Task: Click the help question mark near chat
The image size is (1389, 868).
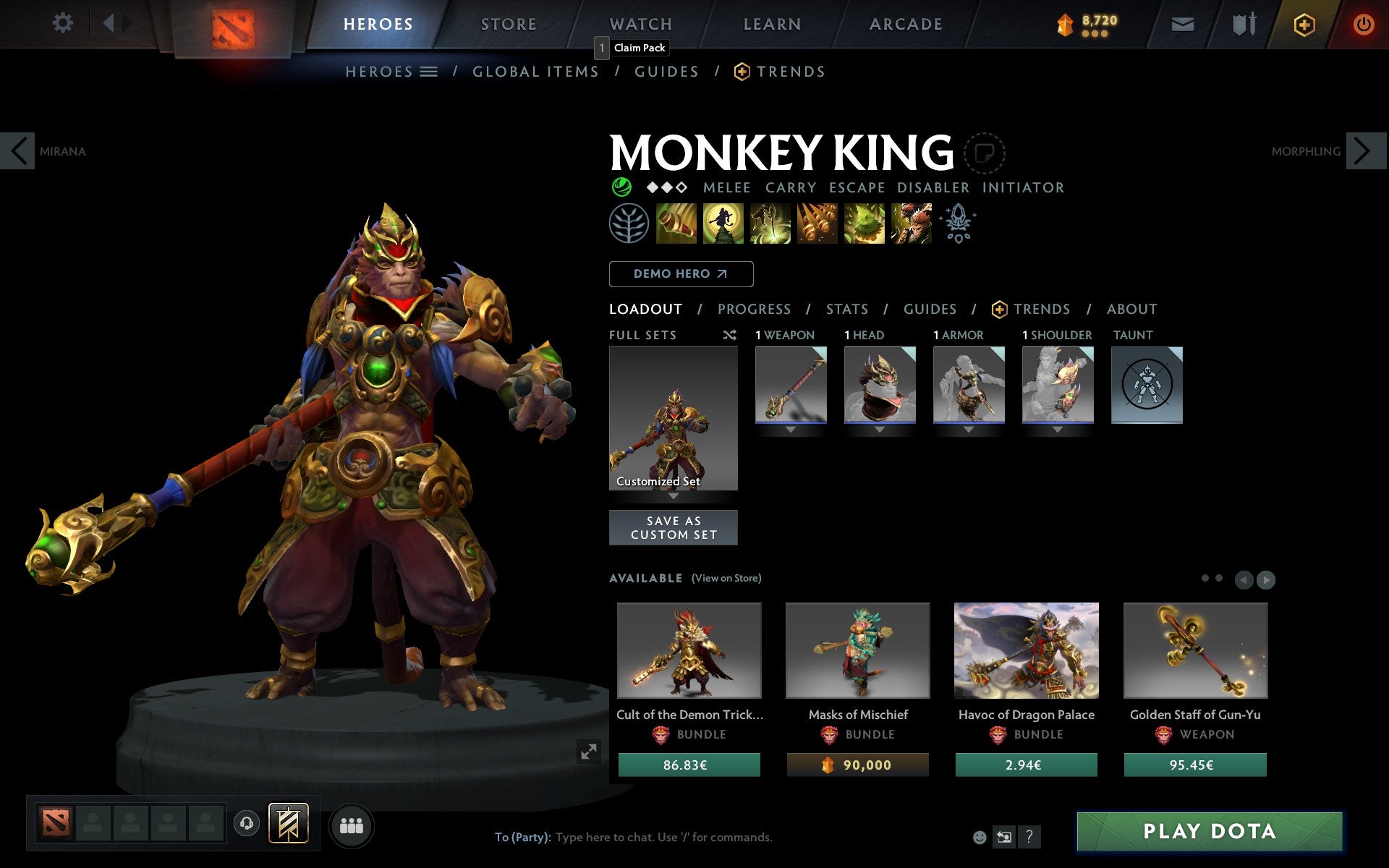Action: point(1029,838)
